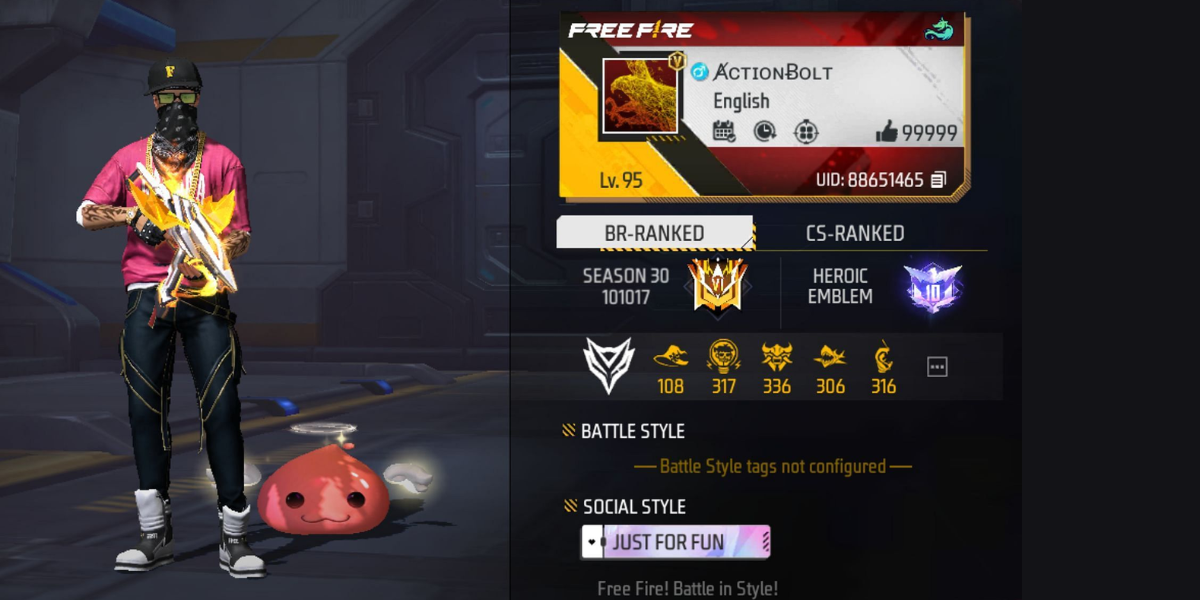Click the calendar icon under English
This screenshot has height=600, width=1200.
[724, 131]
